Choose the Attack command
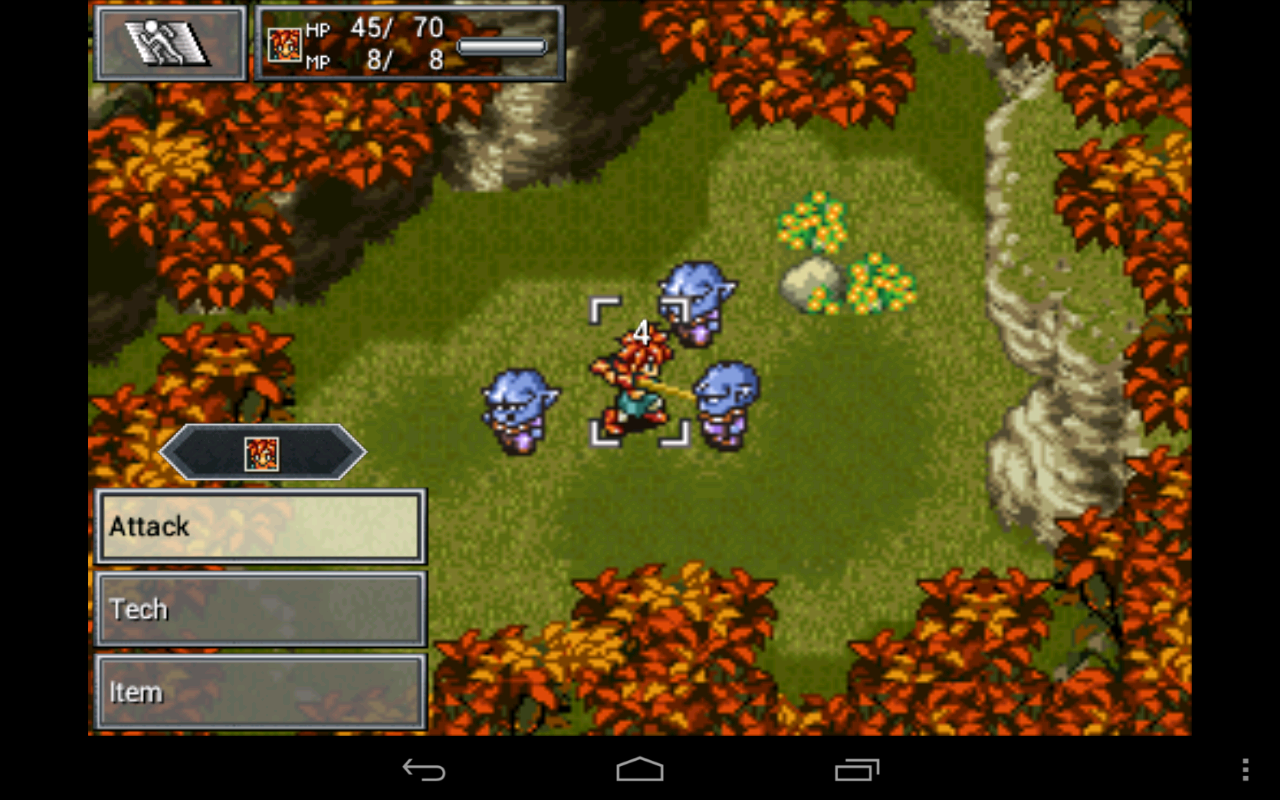Viewport: 1280px width, 800px height. pyautogui.click(x=260, y=527)
